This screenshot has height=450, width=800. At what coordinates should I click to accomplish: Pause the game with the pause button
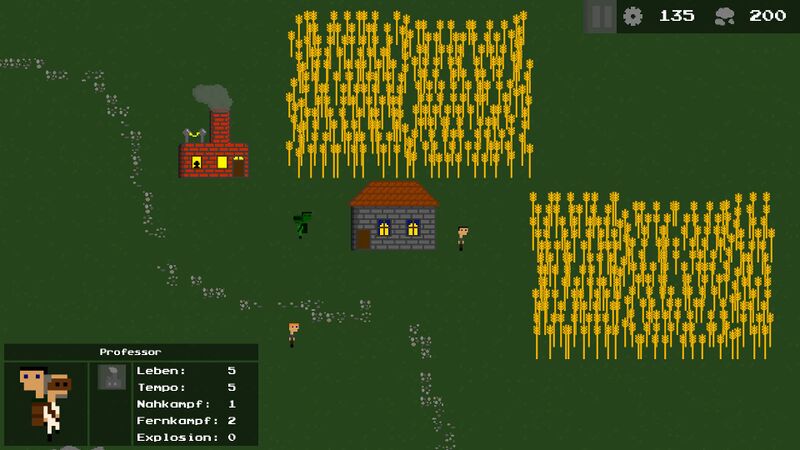[x=600, y=17]
